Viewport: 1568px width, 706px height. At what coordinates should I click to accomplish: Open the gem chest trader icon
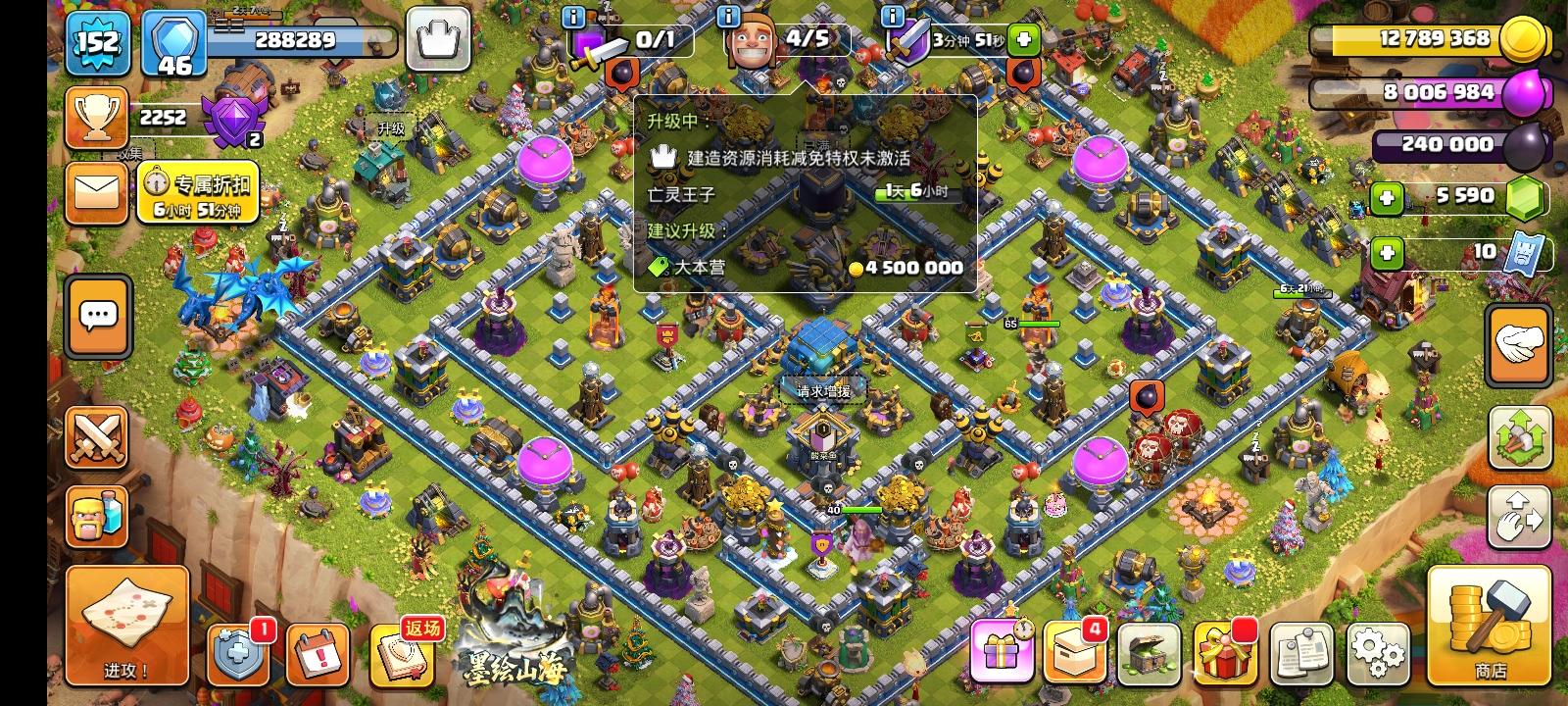pyautogui.click(x=1151, y=650)
